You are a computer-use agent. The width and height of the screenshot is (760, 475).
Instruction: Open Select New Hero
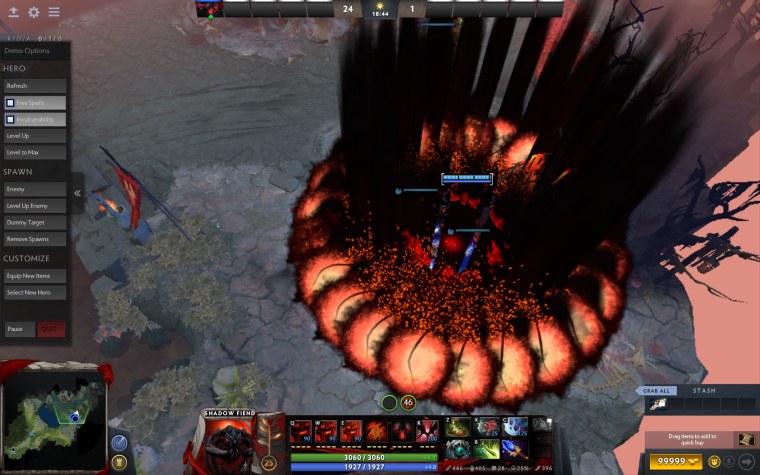tap(35, 293)
